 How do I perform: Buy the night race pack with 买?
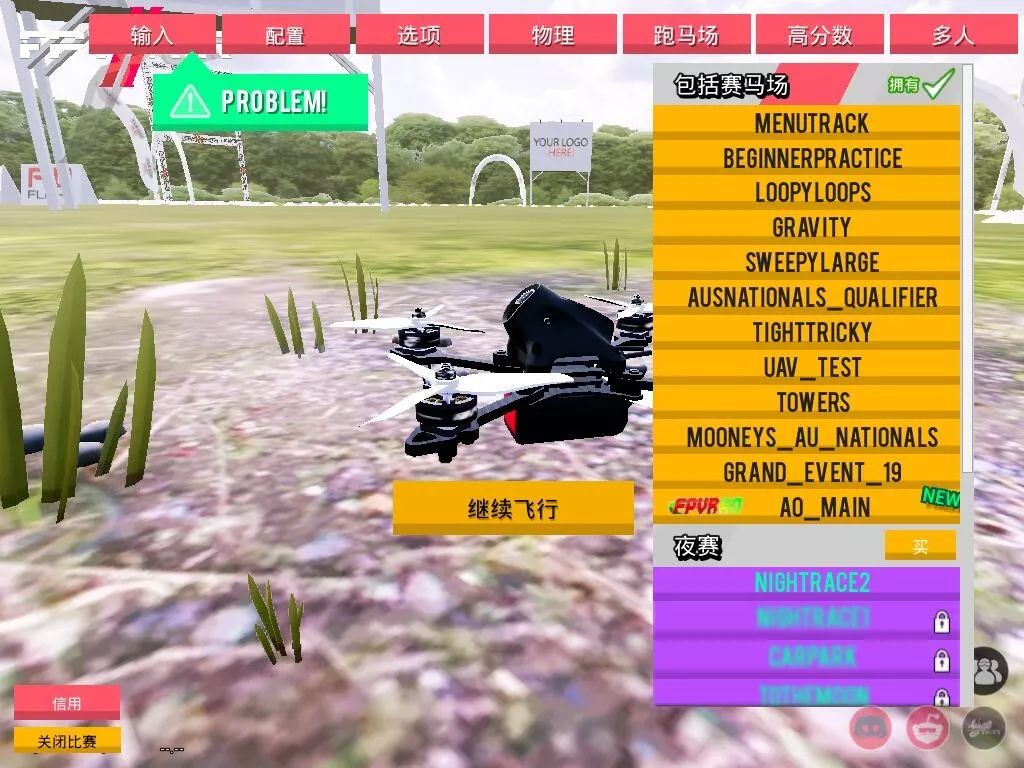(920, 546)
